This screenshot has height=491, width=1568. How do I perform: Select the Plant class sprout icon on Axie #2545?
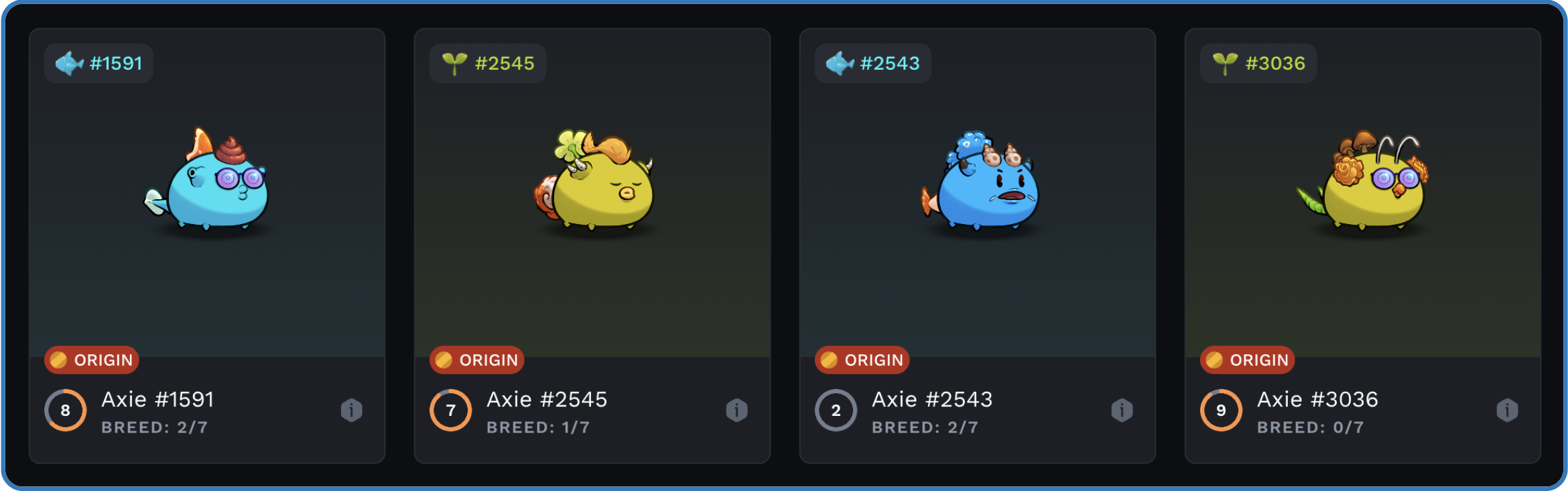pyautogui.click(x=456, y=62)
